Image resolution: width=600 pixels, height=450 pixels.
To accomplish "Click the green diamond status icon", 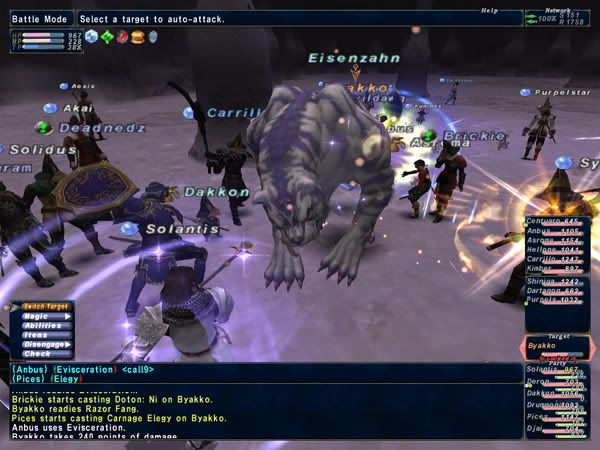I will pos(107,37).
